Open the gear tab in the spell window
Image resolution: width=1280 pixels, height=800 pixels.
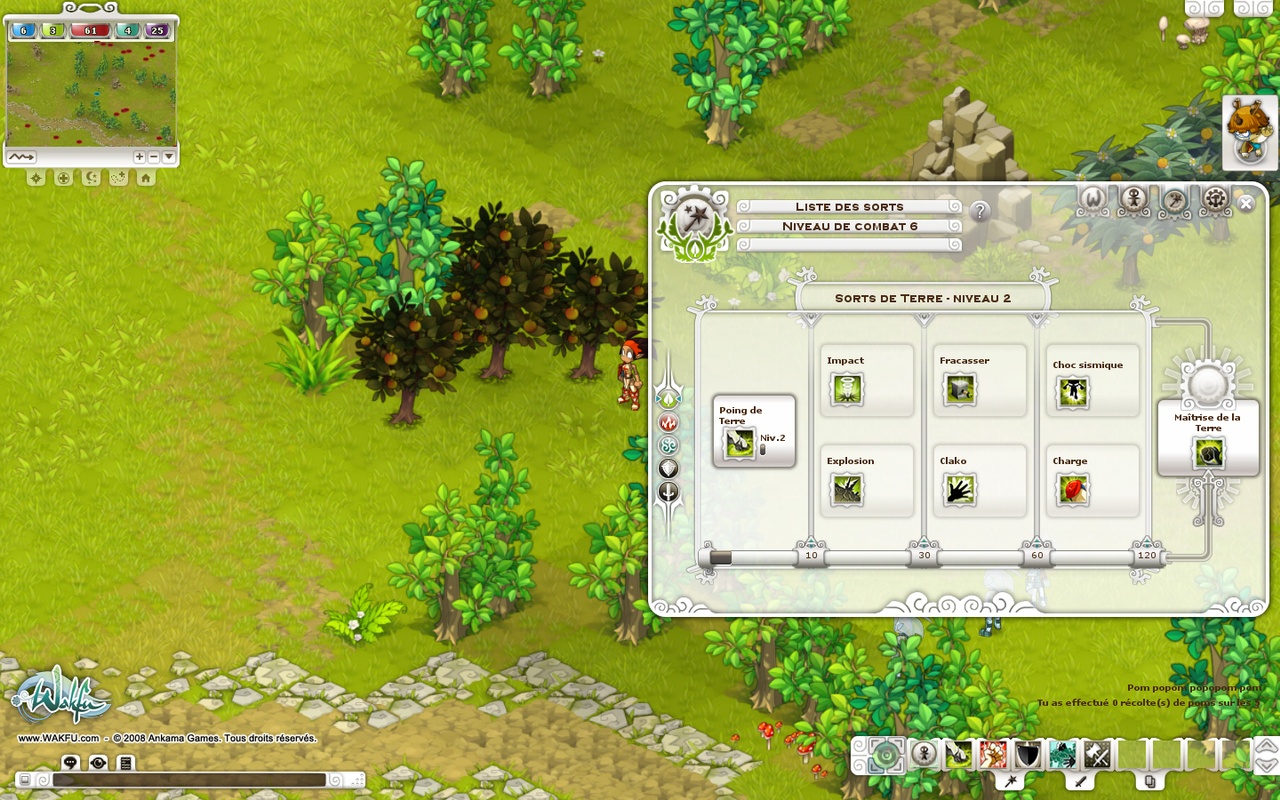pos(1213,199)
